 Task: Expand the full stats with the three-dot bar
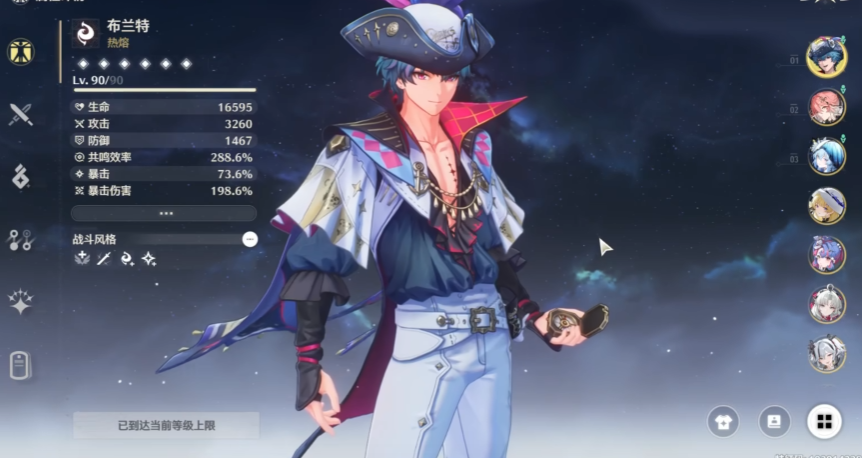coord(165,213)
